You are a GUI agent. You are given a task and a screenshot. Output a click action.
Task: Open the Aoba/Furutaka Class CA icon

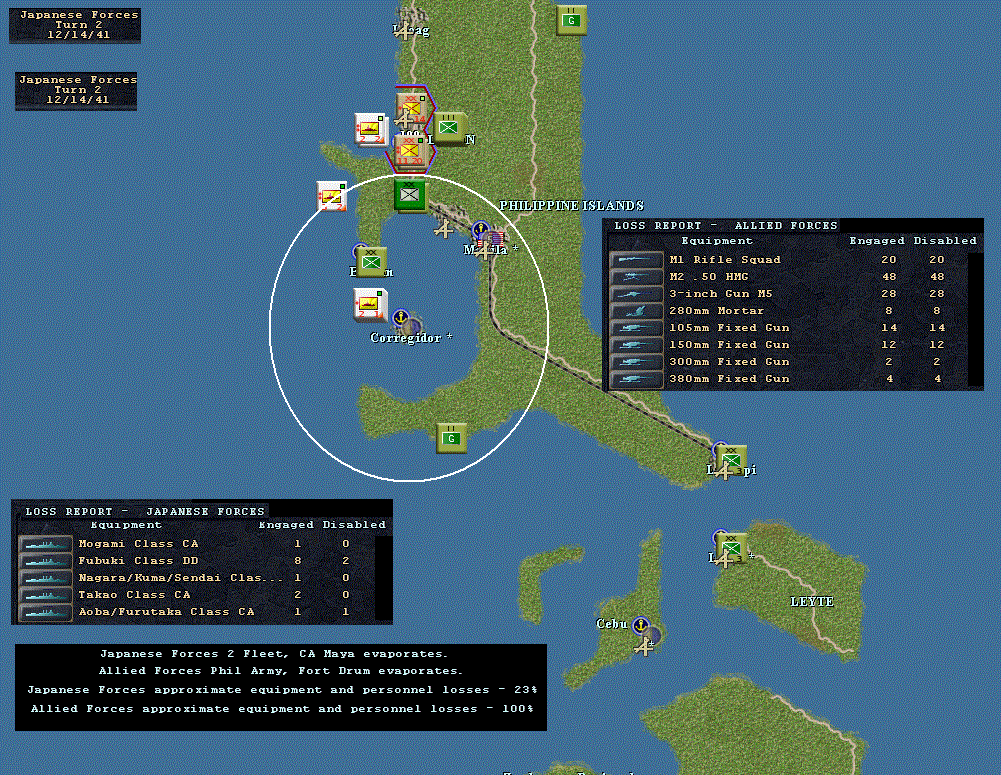45,612
